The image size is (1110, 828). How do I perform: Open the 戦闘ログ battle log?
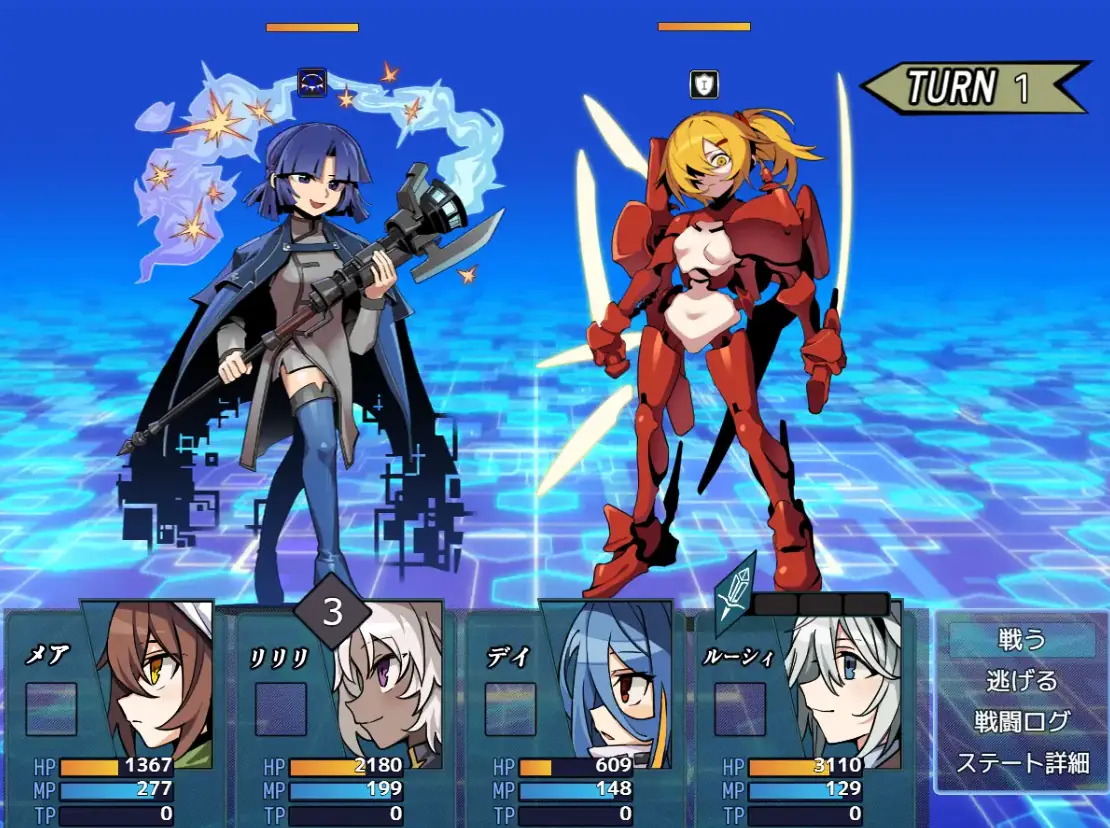pyautogui.click(x=1021, y=721)
